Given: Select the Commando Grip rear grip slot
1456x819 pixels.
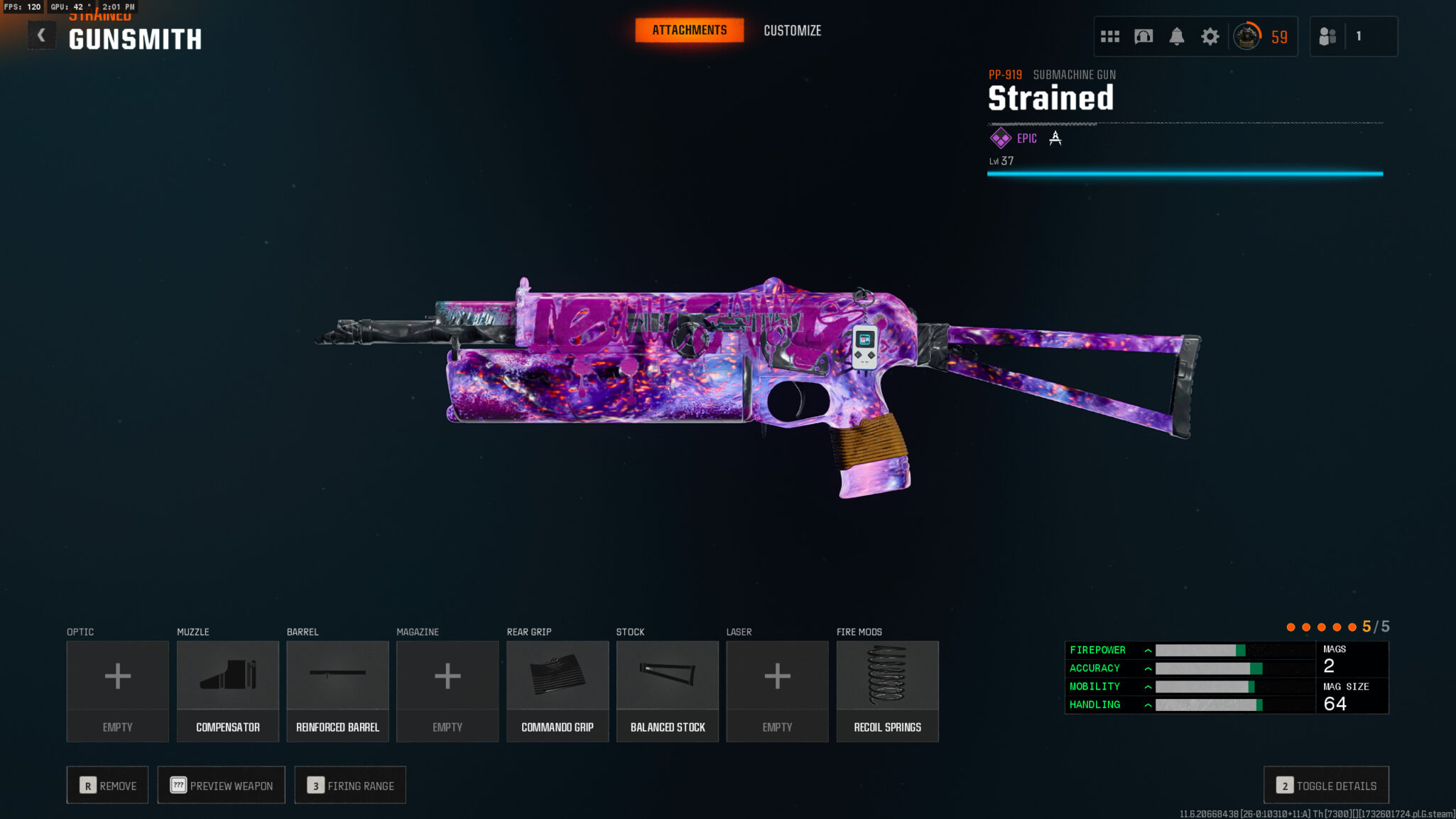Looking at the screenshot, I should pos(558,690).
